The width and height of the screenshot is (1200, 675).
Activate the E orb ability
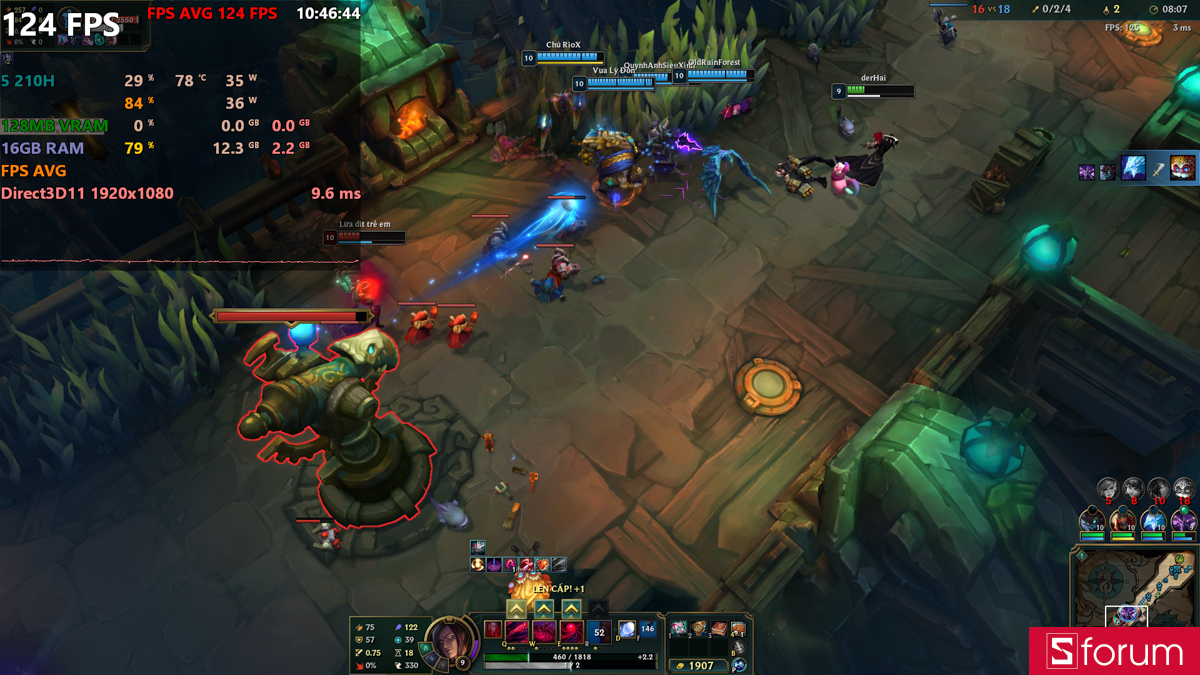tap(571, 631)
